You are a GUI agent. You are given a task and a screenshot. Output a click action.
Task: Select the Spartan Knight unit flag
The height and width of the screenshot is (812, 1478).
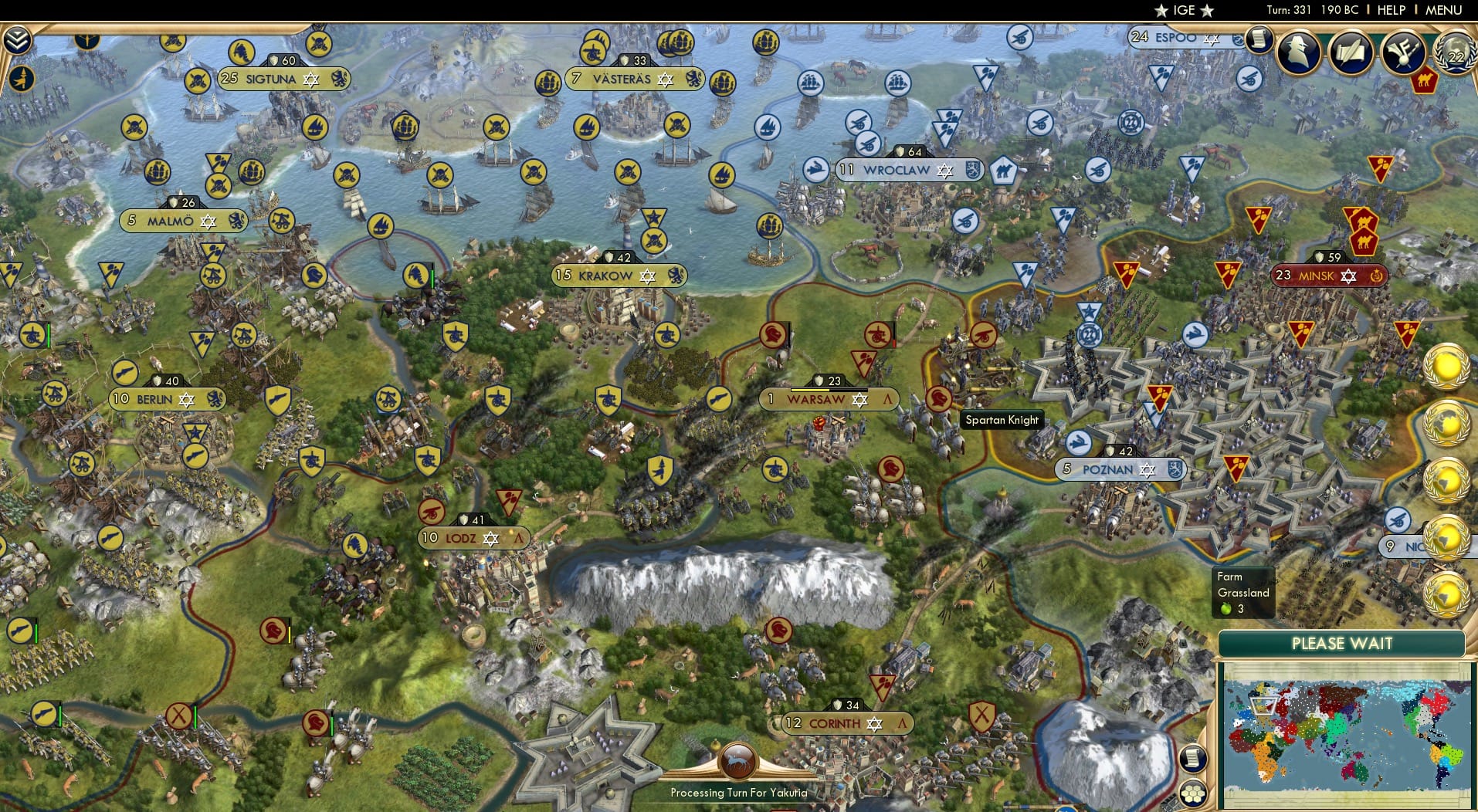939,400
